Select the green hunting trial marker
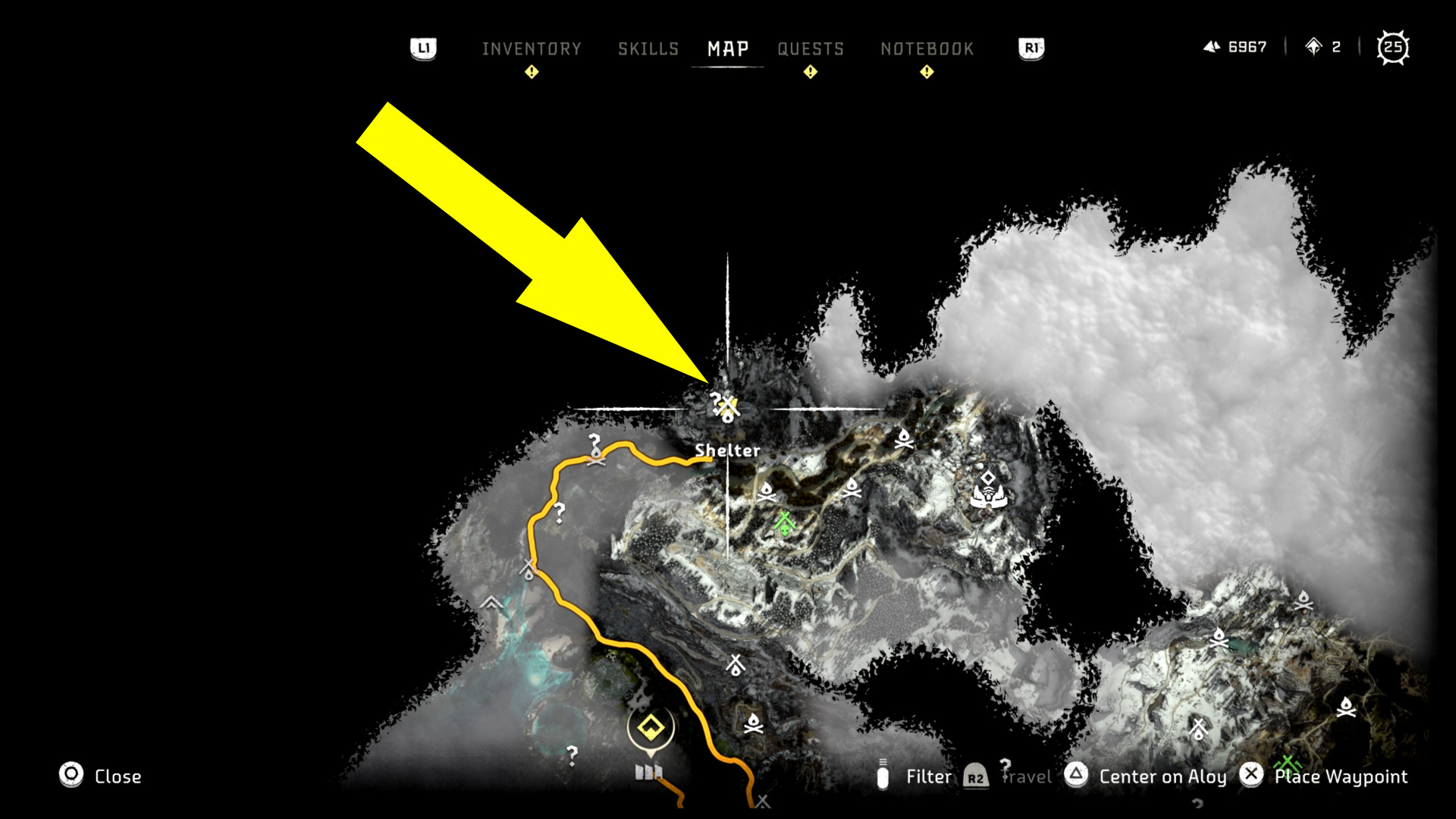The image size is (1456, 819). [785, 522]
